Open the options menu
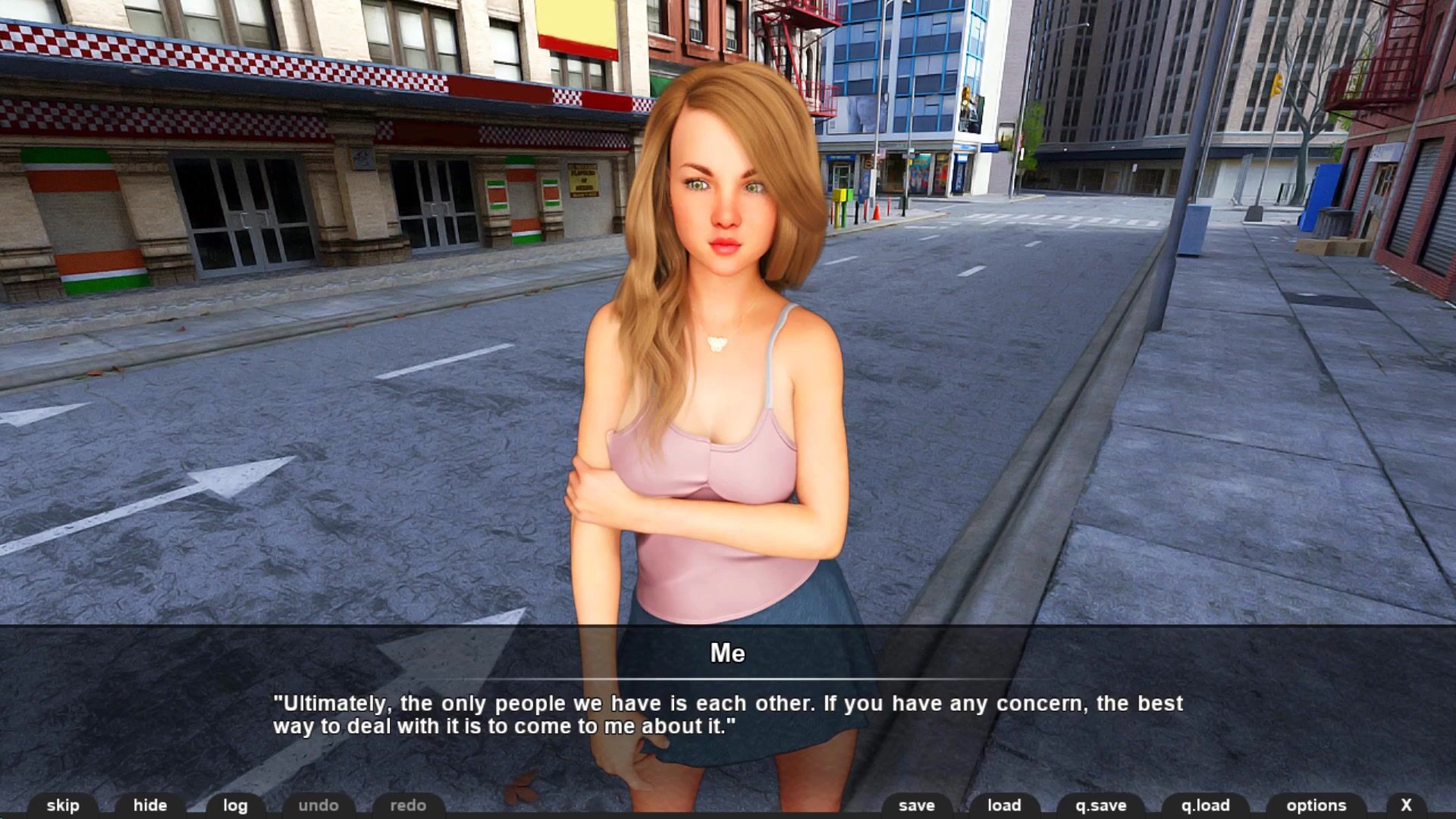Image resolution: width=1456 pixels, height=819 pixels. tap(1316, 805)
